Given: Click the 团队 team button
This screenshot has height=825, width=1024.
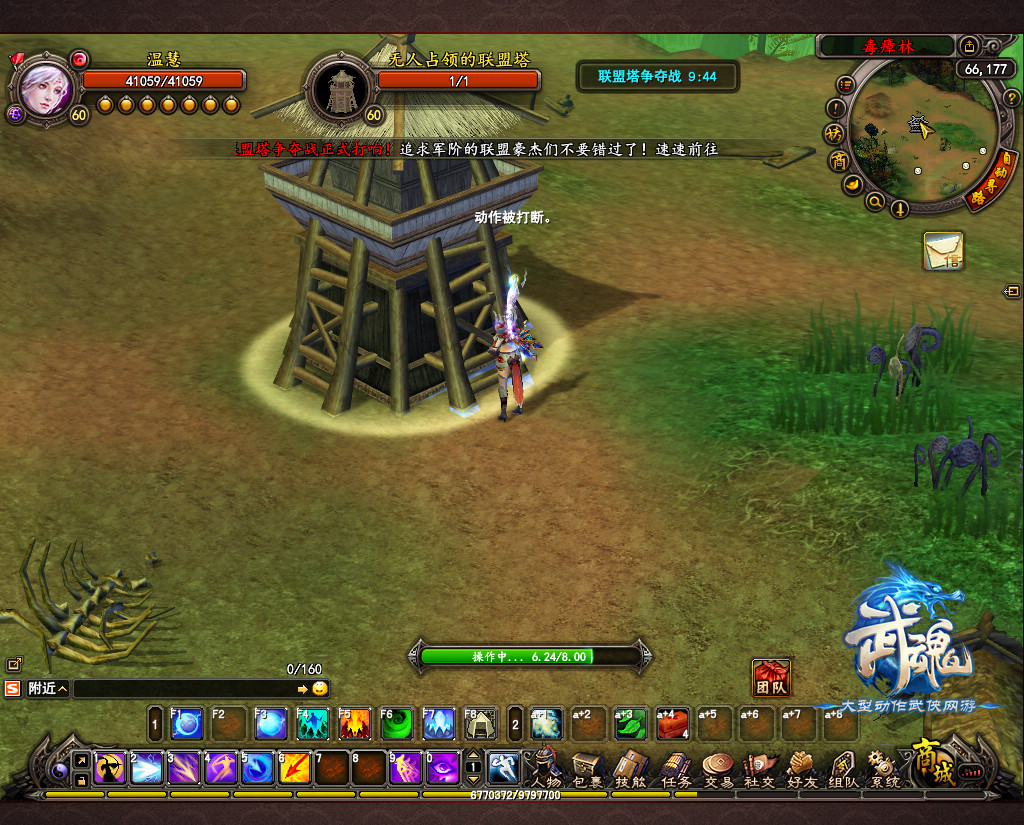Looking at the screenshot, I should pyautogui.click(x=771, y=678).
